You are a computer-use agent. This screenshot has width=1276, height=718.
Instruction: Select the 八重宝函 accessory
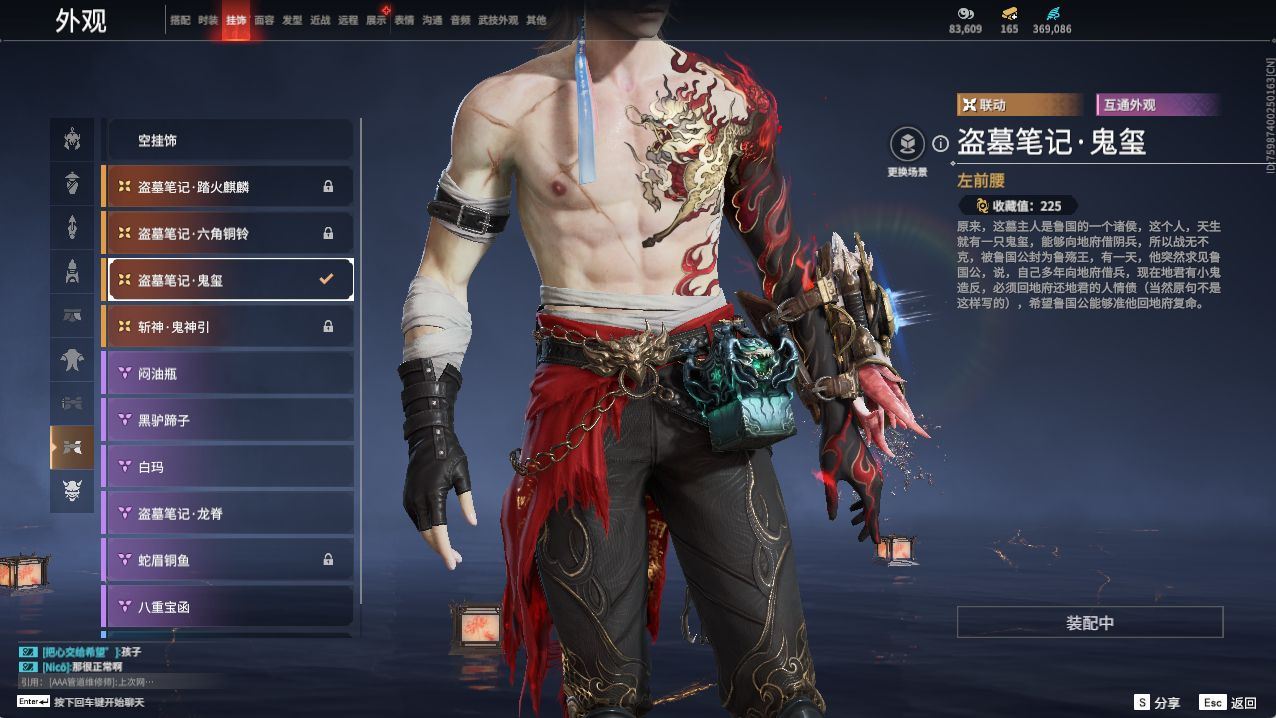229,606
